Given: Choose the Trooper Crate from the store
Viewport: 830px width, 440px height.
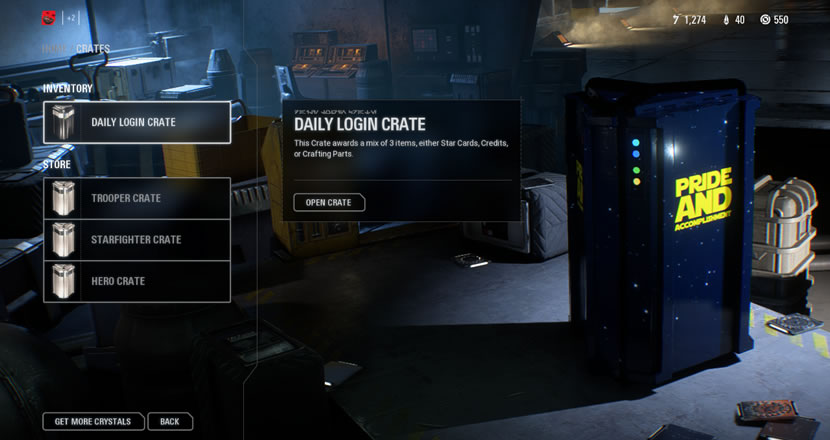Looking at the screenshot, I should [x=137, y=198].
